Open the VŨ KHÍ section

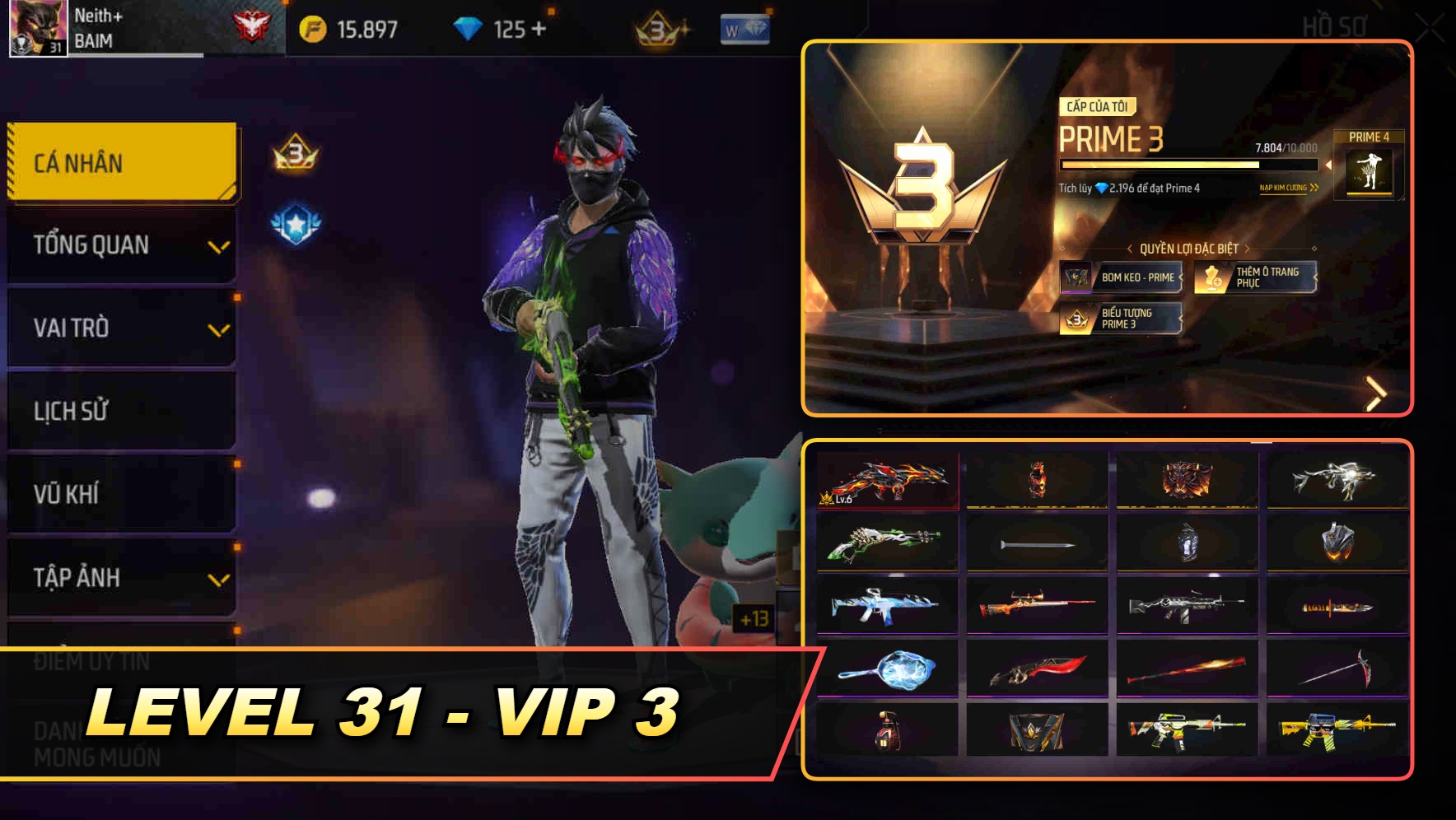tap(120, 495)
